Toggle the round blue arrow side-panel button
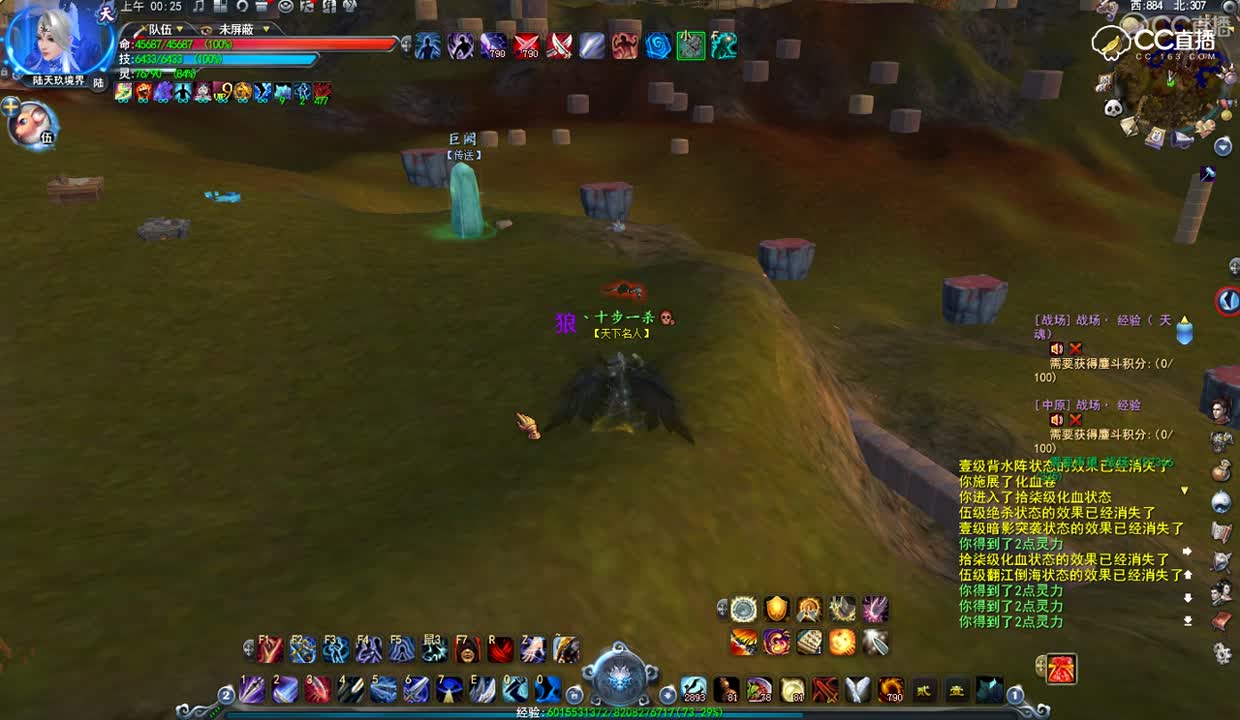1240x720 pixels. coord(1228,300)
